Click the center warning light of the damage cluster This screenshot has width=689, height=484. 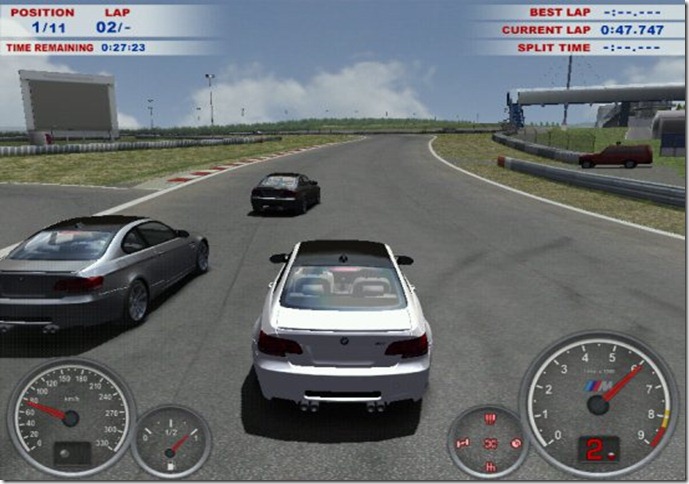[490, 443]
